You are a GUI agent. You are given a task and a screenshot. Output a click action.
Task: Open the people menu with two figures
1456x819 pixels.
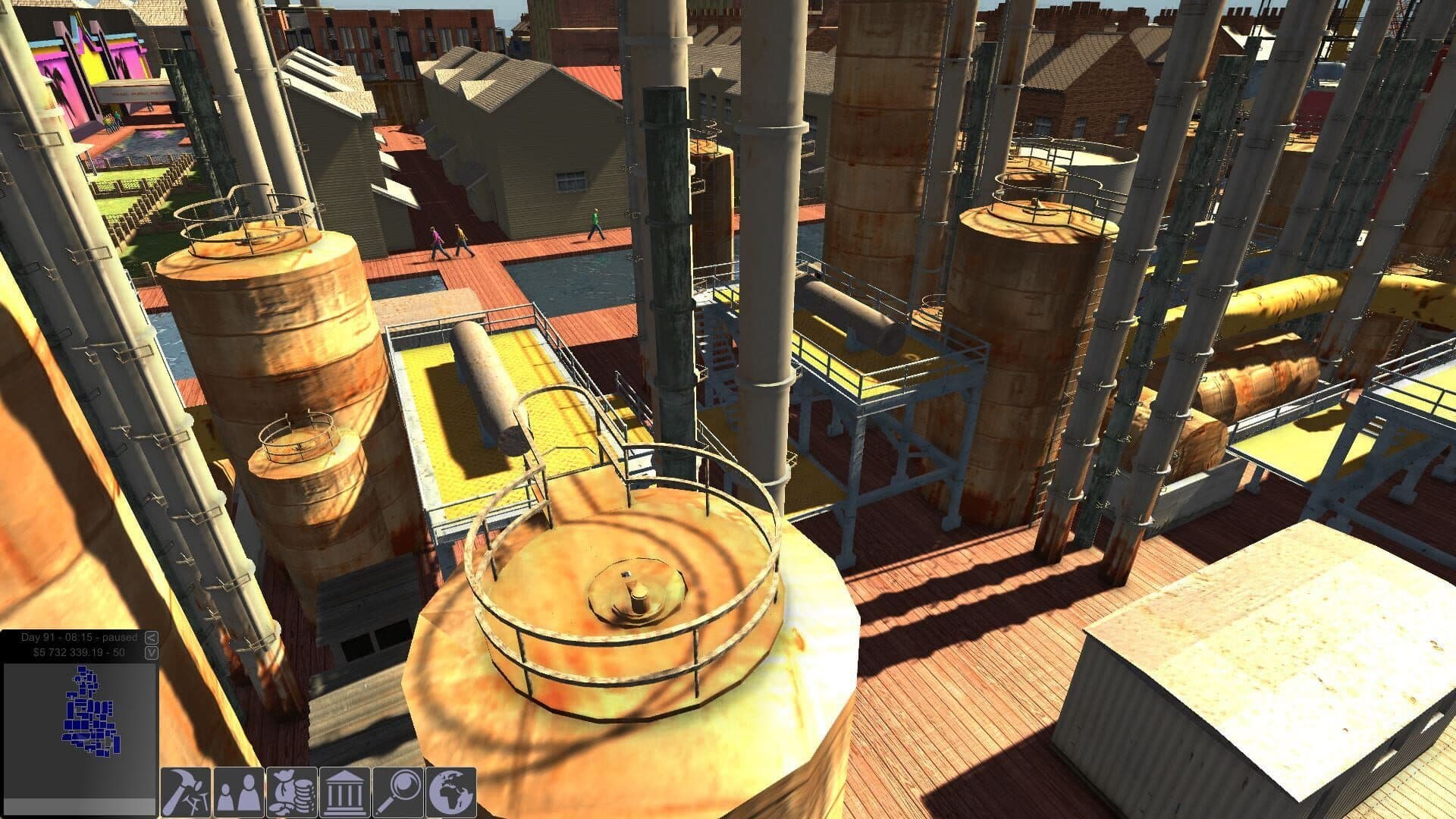[239, 792]
